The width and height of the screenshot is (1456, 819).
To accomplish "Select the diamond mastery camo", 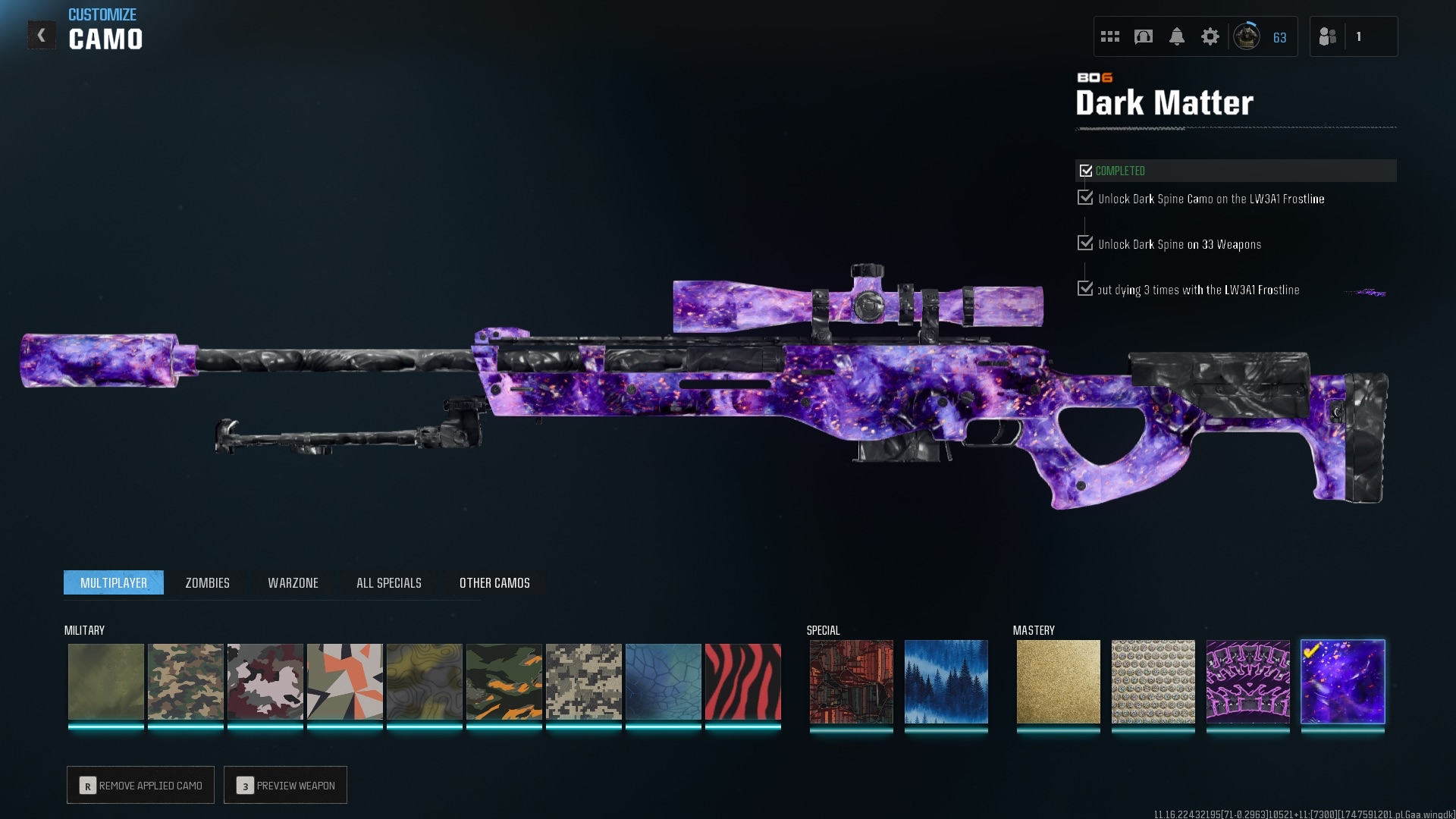I will [x=1153, y=682].
